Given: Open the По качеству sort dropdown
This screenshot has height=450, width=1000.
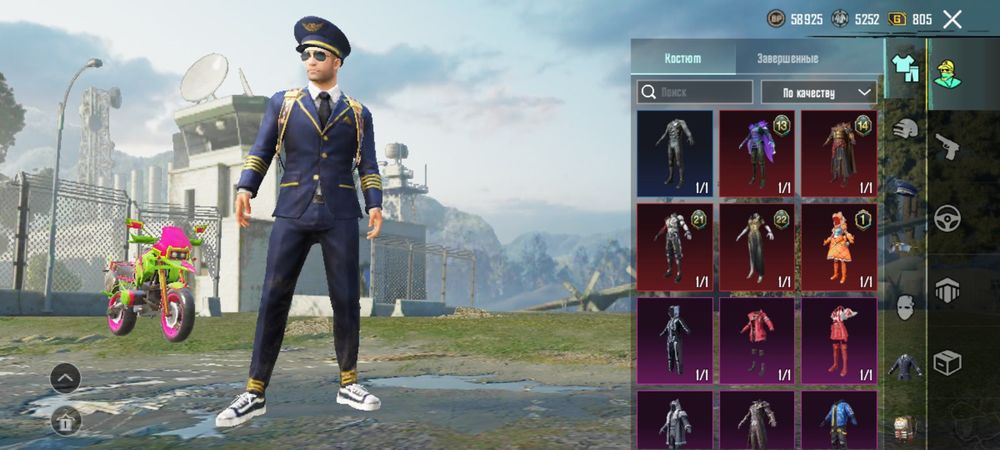Looking at the screenshot, I should (818, 92).
